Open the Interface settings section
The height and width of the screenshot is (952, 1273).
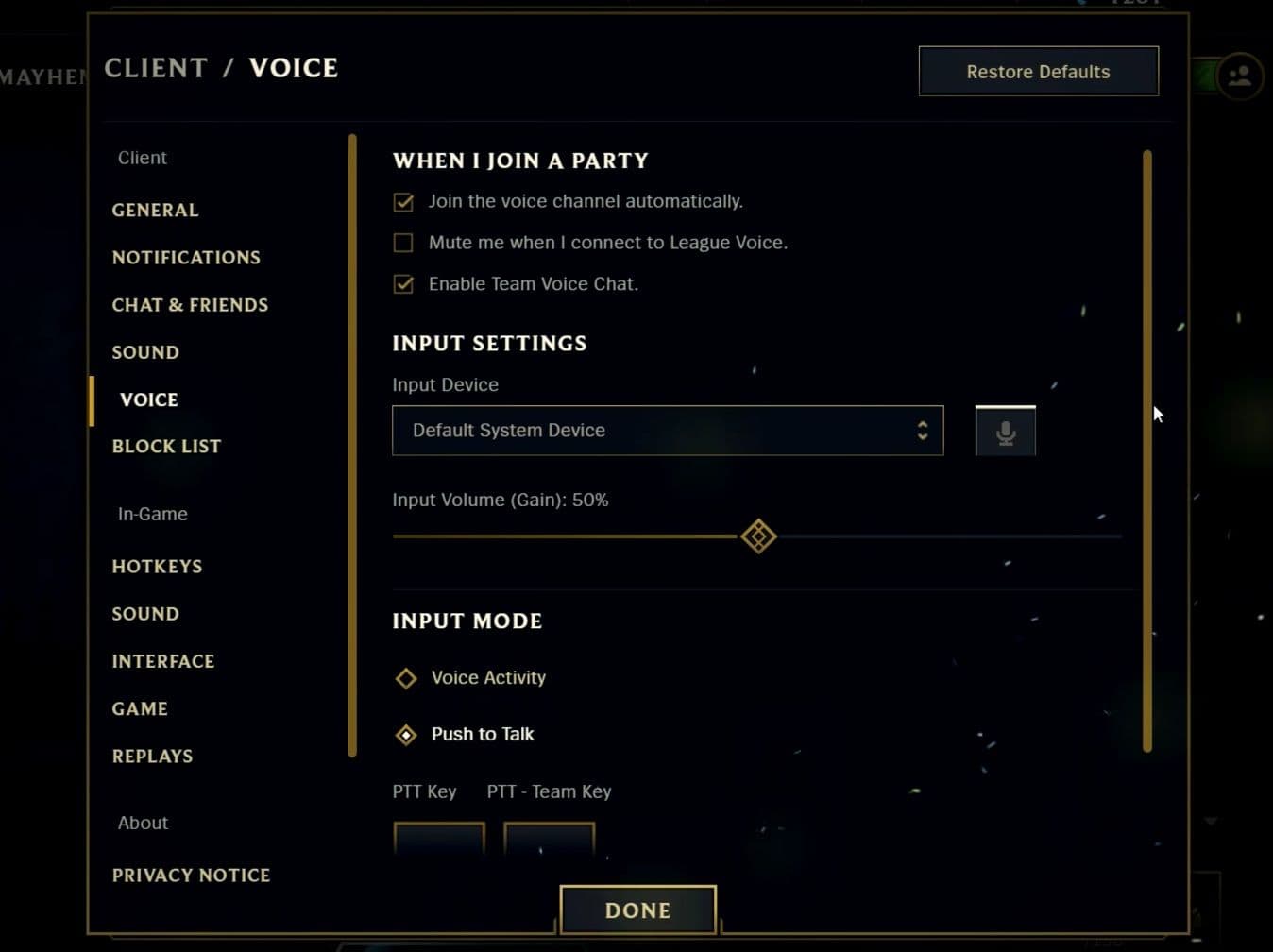(x=163, y=660)
